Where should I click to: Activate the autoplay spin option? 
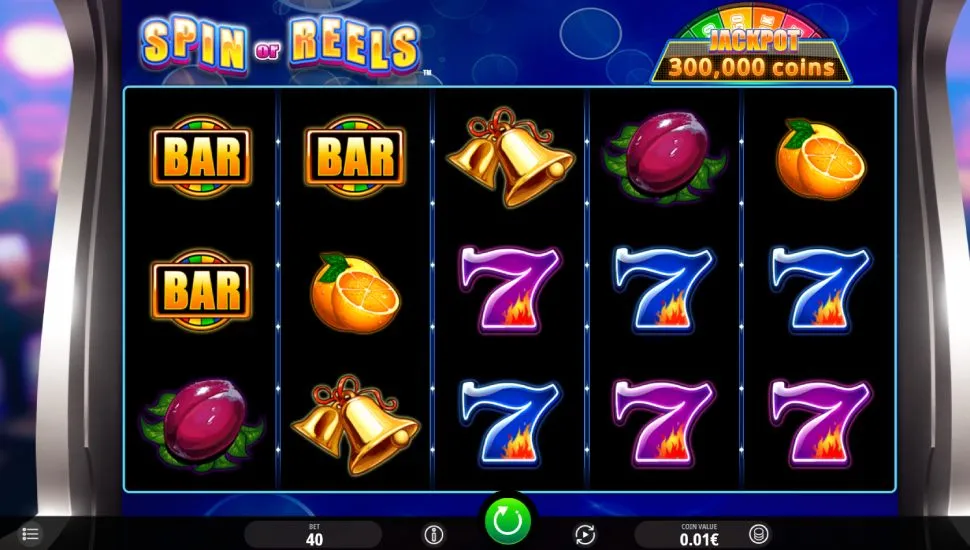[584, 535]
